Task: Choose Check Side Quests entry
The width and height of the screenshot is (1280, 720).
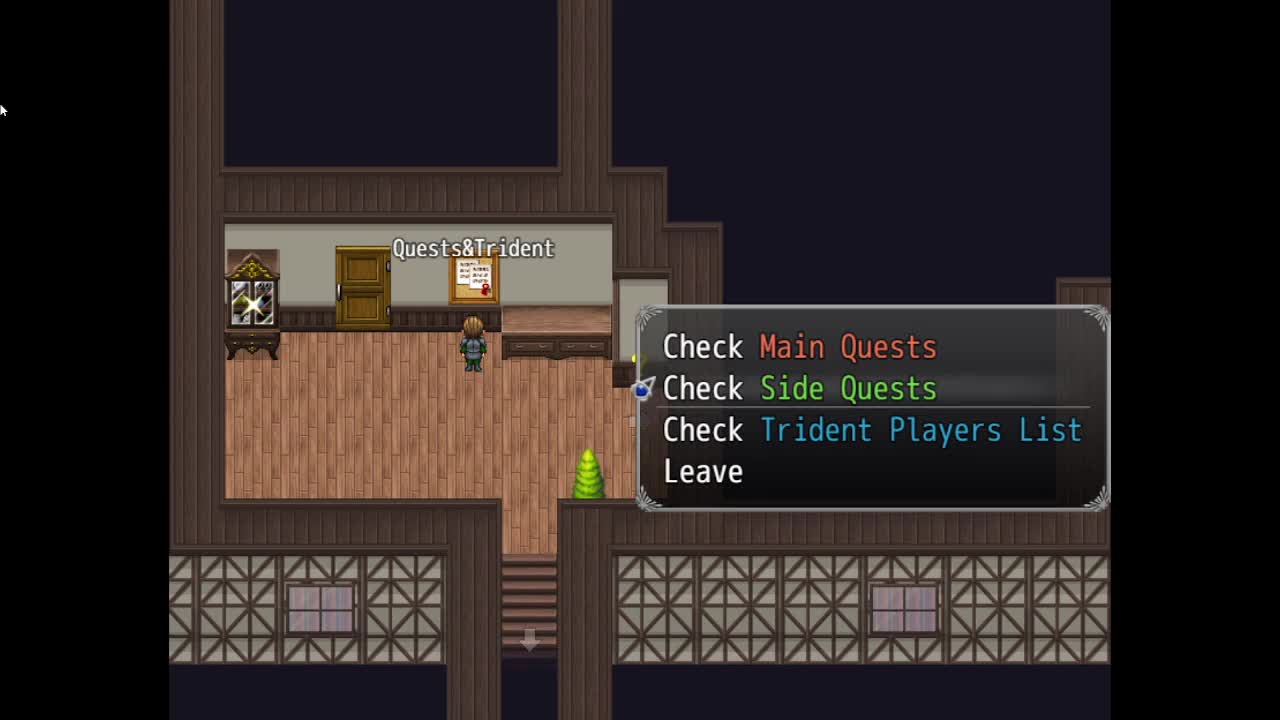Action: click(799, 389)
